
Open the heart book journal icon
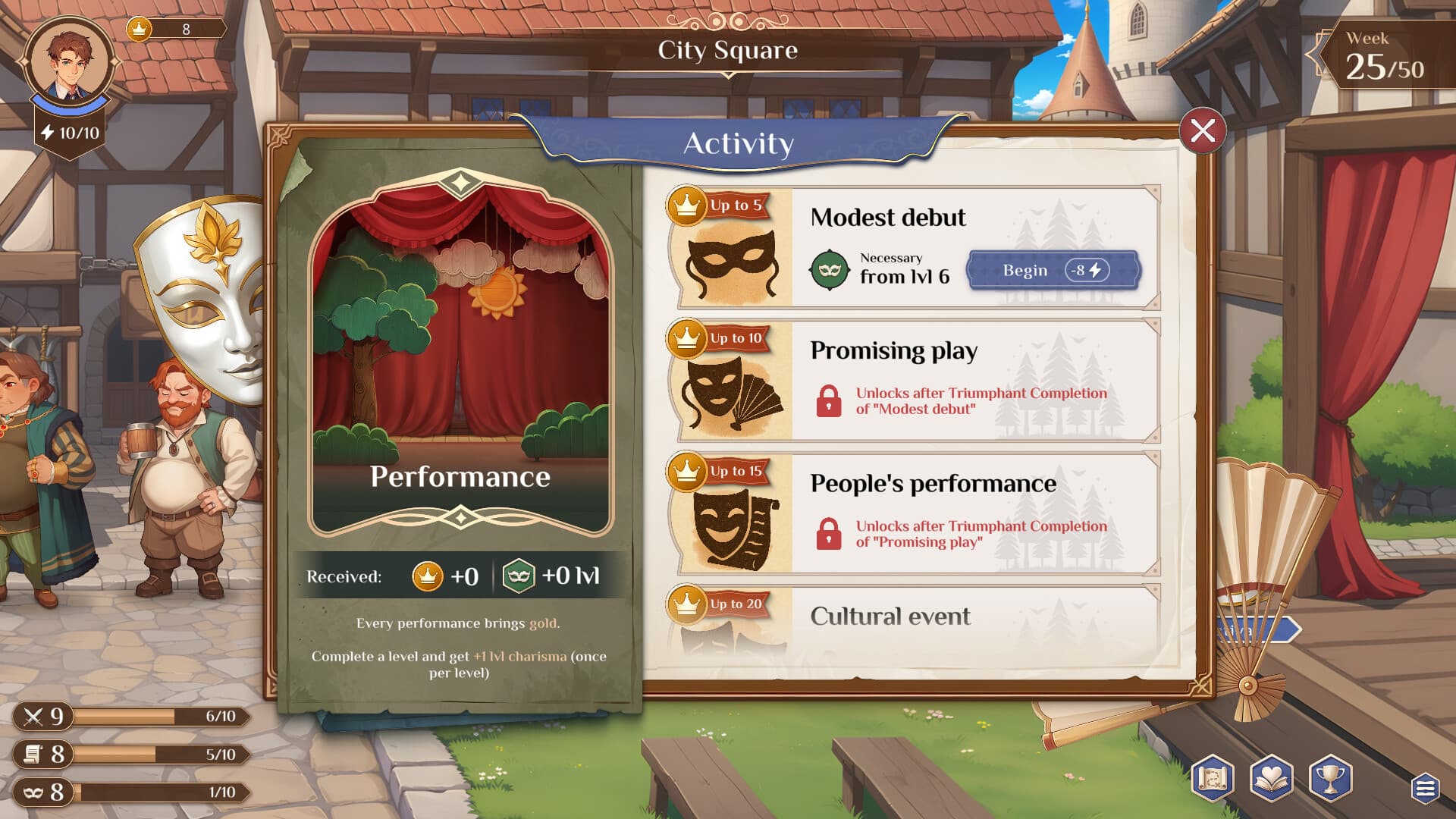pos(1272,779)
